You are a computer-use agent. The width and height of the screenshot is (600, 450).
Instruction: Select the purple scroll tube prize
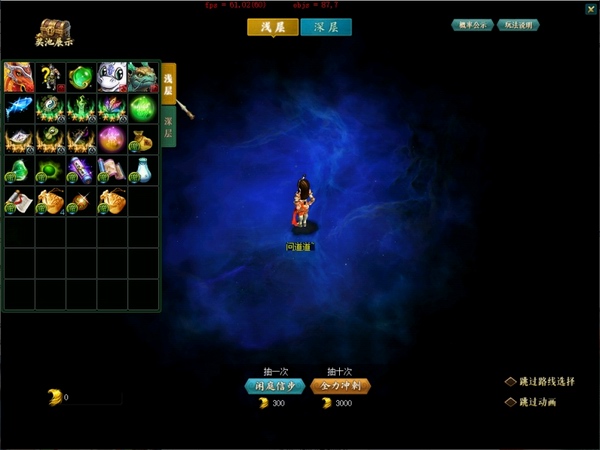point(81,170)
